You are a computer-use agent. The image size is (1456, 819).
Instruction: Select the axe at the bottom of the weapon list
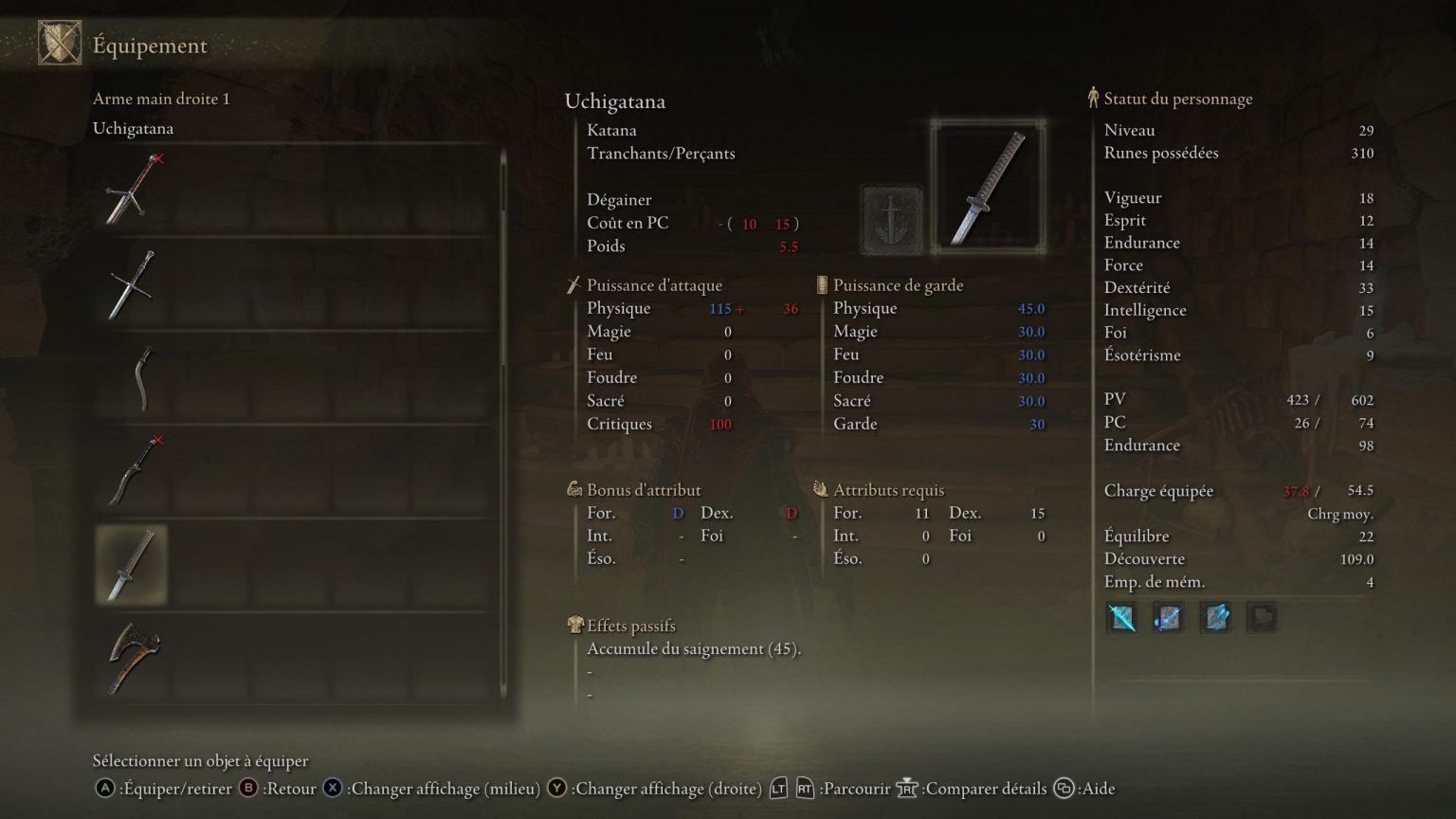pos(133,654)
